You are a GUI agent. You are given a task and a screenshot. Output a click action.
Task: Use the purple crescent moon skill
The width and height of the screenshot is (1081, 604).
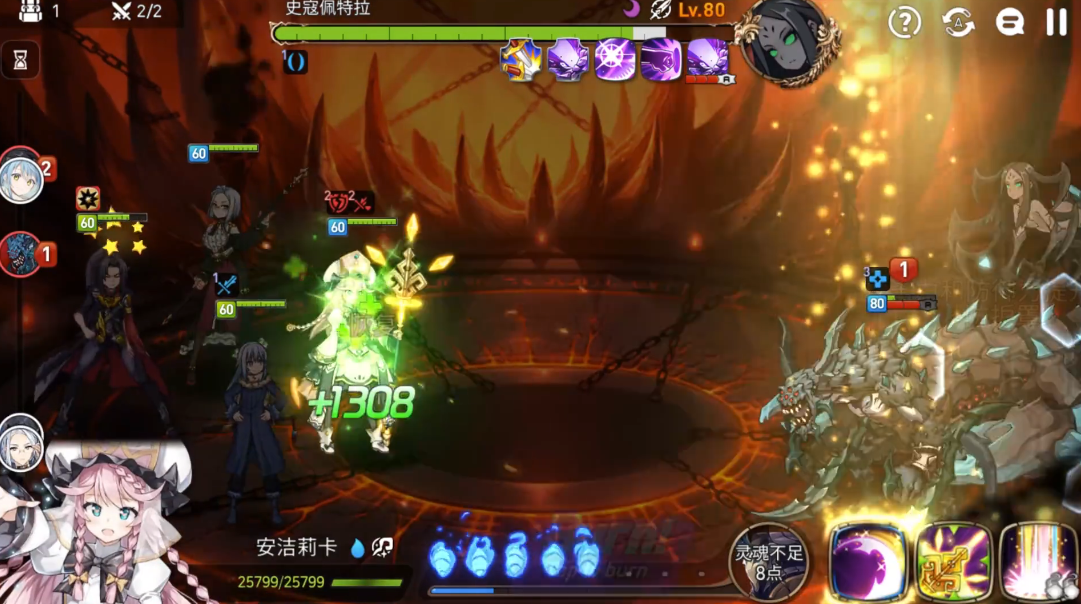pos(867,562)
